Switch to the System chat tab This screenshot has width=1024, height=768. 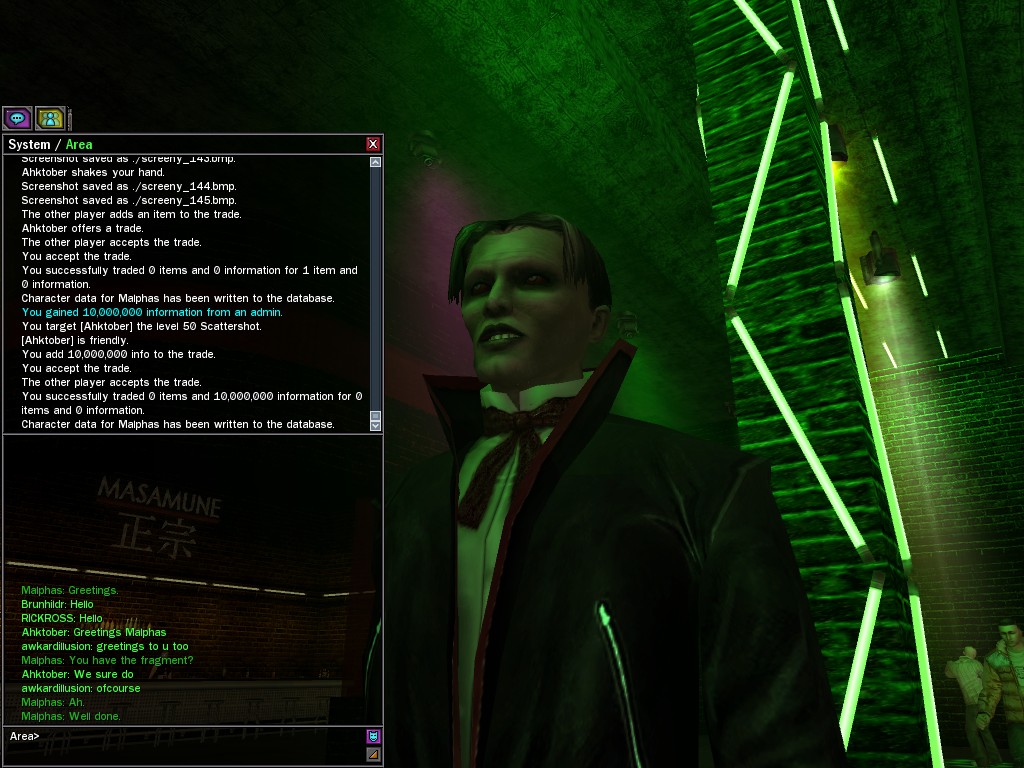pyautogui.click(x=28, y=145)
